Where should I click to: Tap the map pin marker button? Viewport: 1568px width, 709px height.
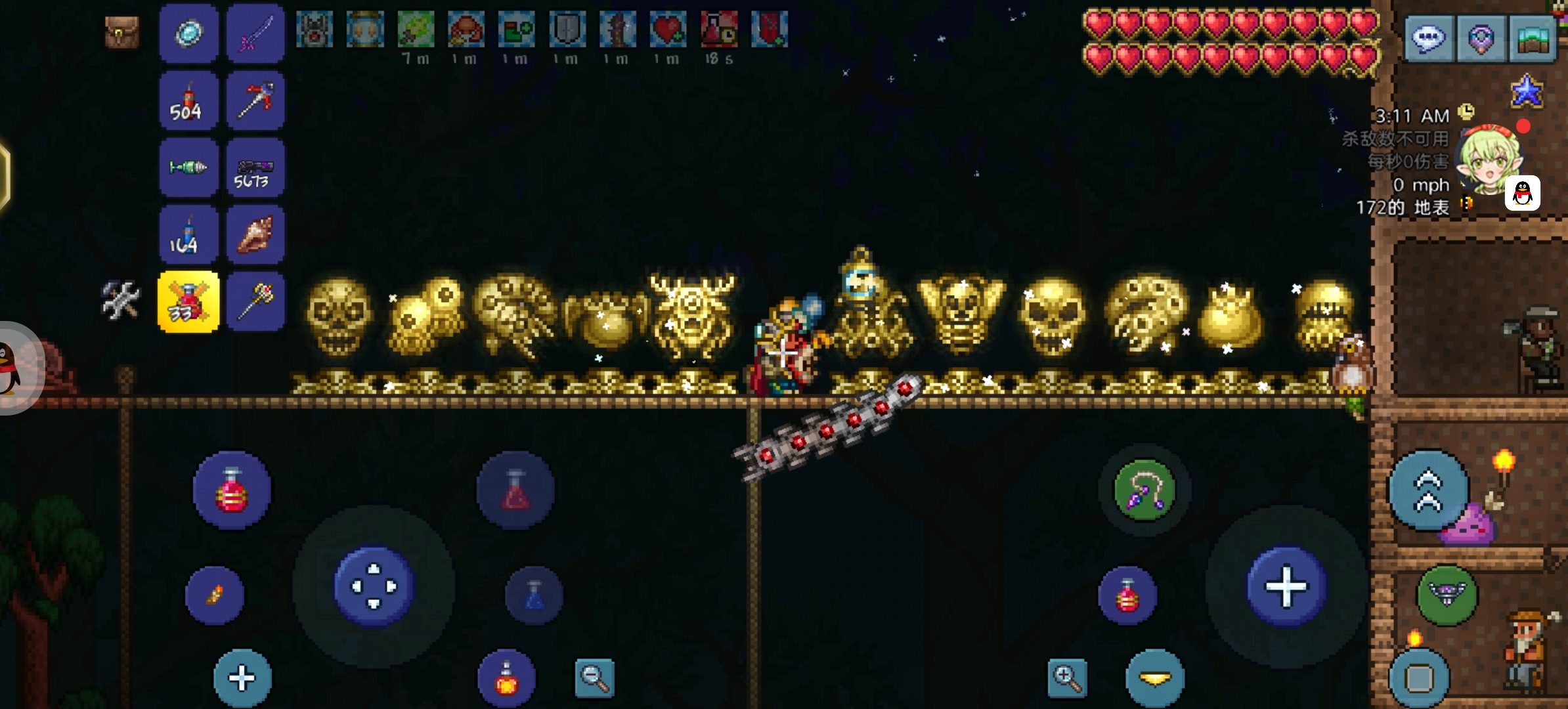(1481, 39)
